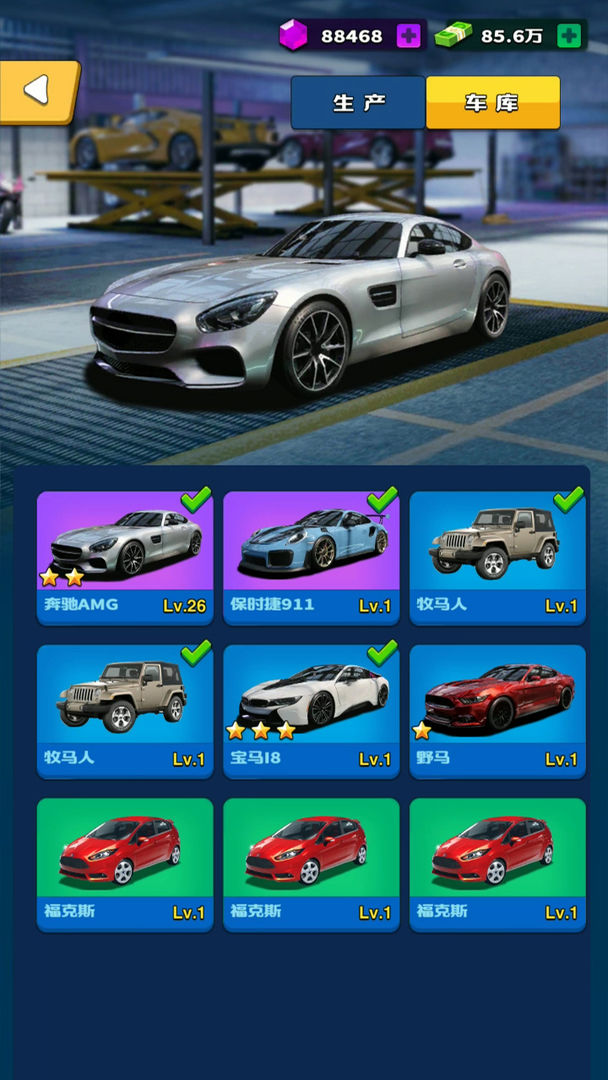
Task: Pick the 宝马I8 car card
Action: coord(311,711)
